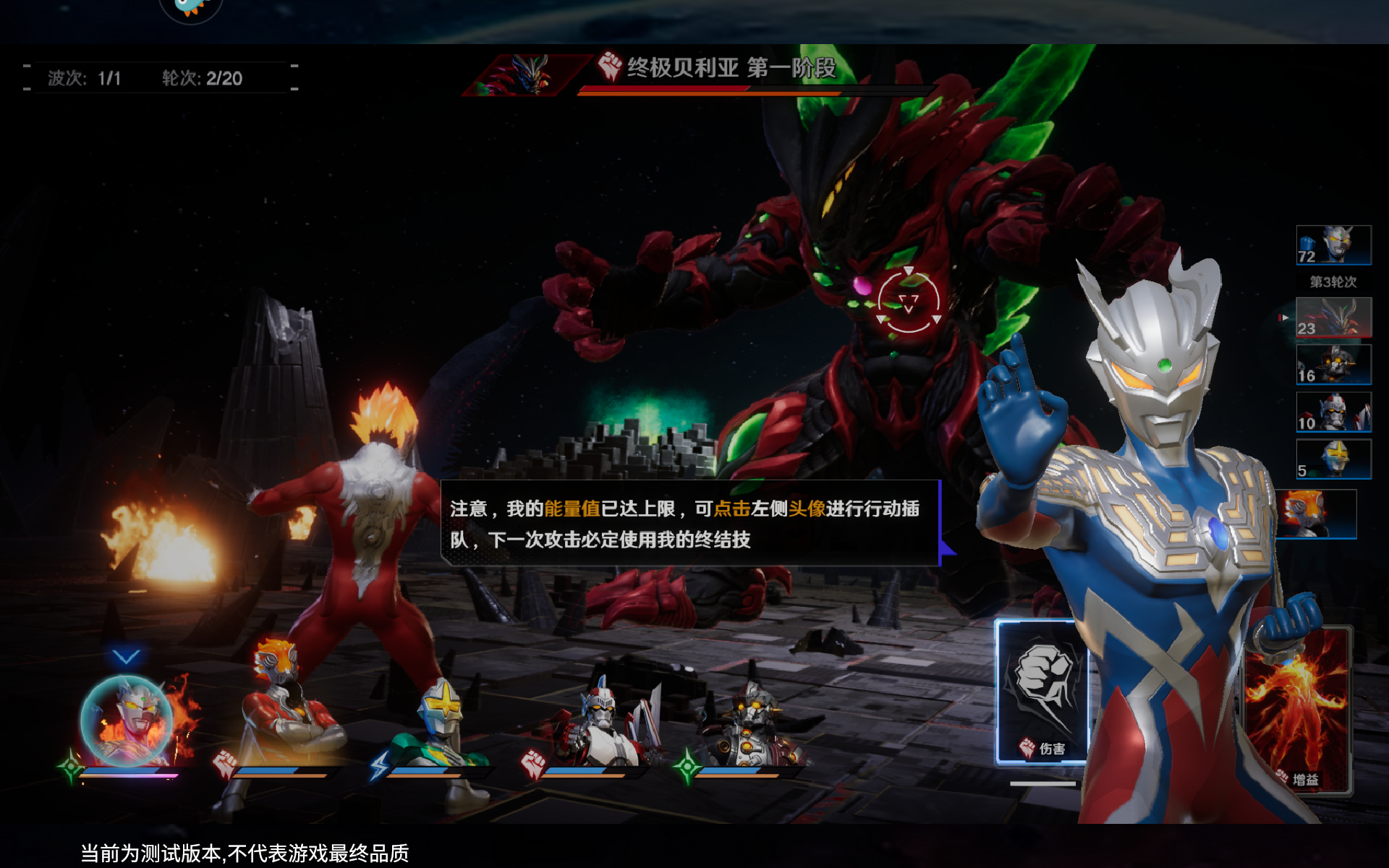This screenshot has height=868, width=1389.
Task: Select the boss turn order thumbnail marked 23
Action: 1333,317
